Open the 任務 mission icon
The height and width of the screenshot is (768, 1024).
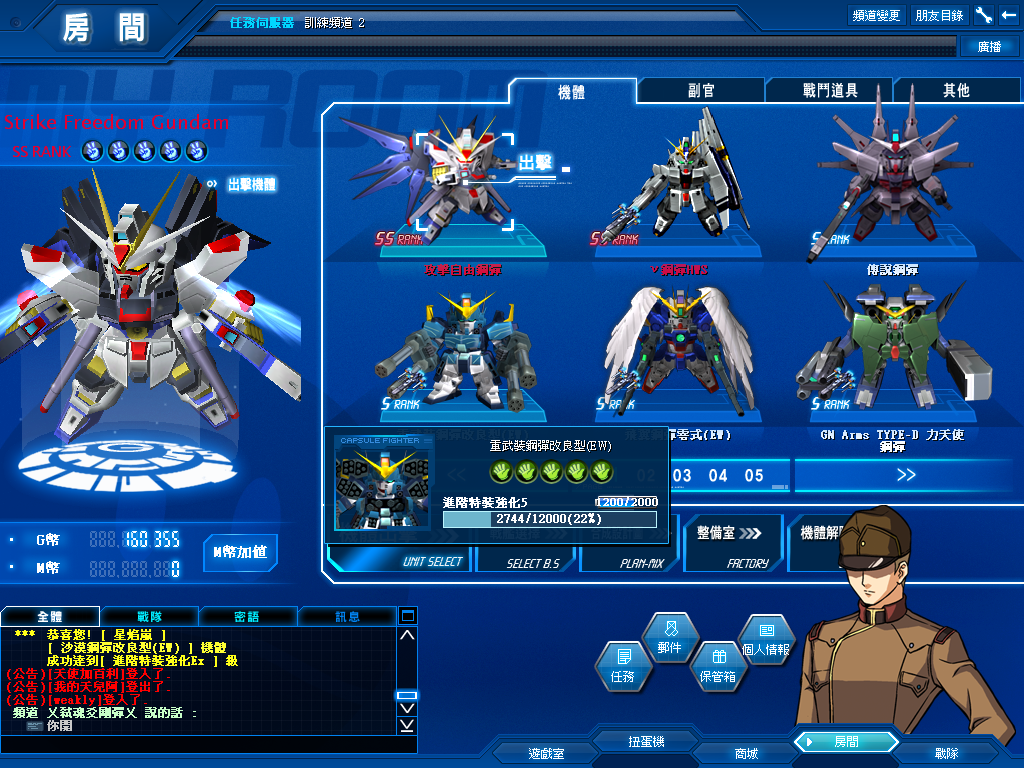[x=622, y=667]
